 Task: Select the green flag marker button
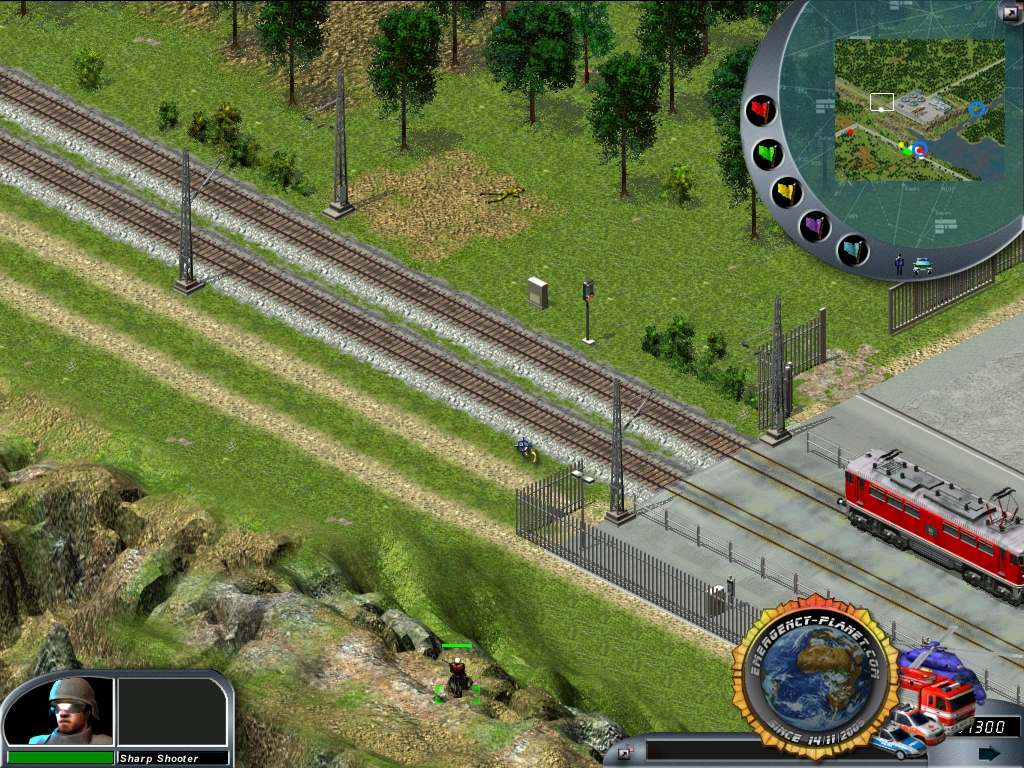768,154
